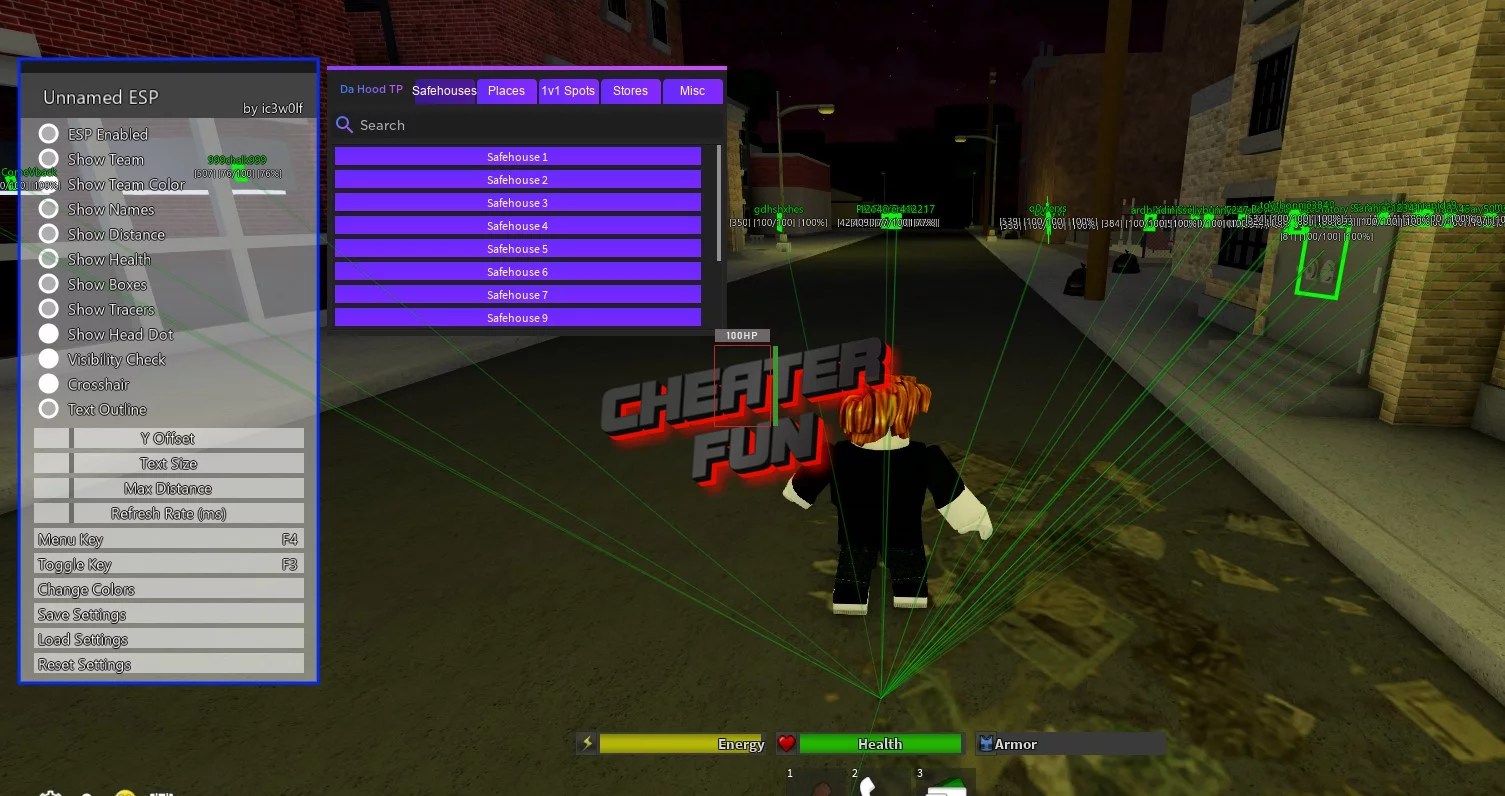Image resolution: width=1505 pixels, height=796 pixels.
Task: Switch to the Places tab
Action: point(506,90)
